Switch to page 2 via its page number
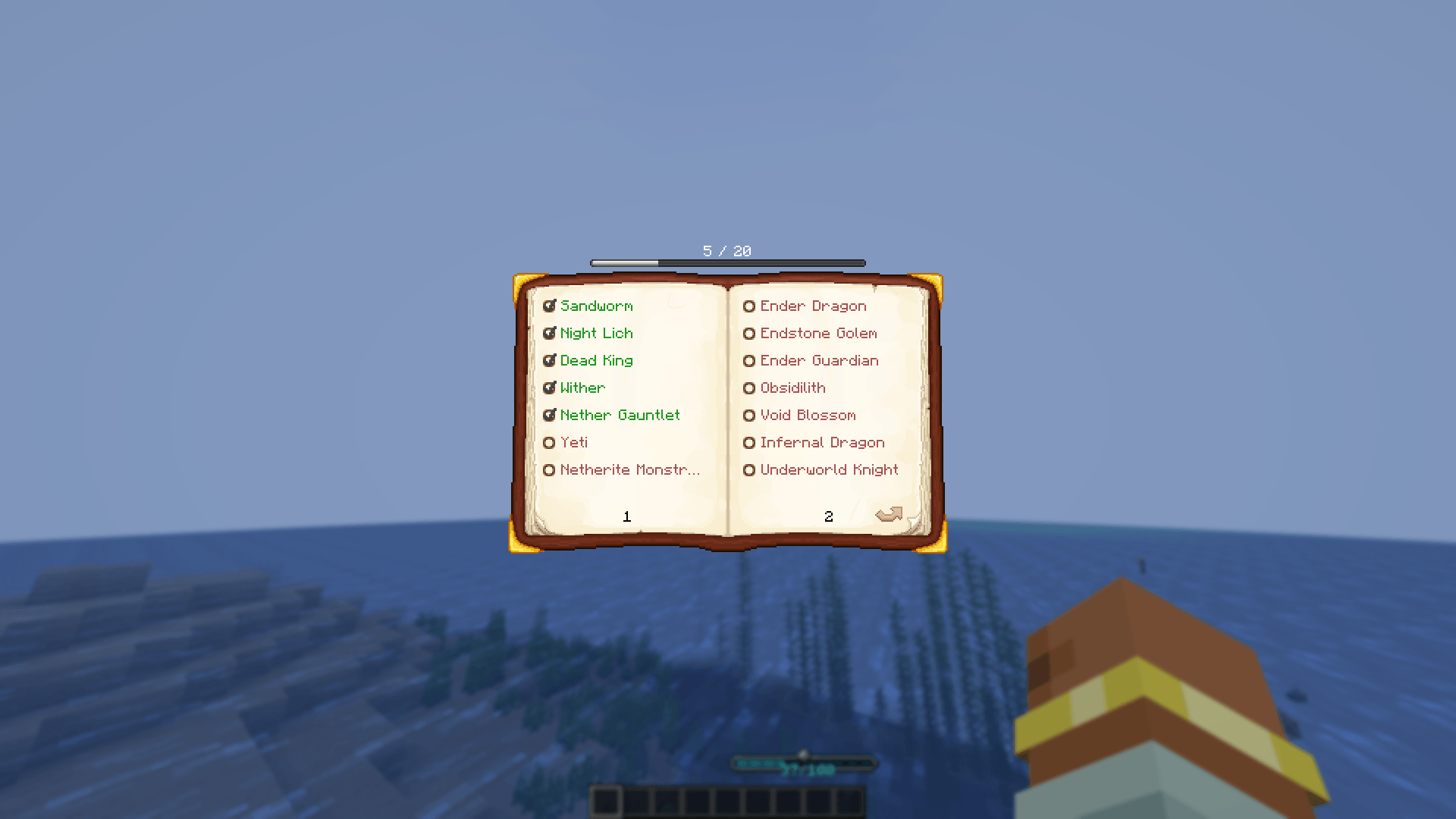The width and height of the screenshot is (1456, 819). 828,516
